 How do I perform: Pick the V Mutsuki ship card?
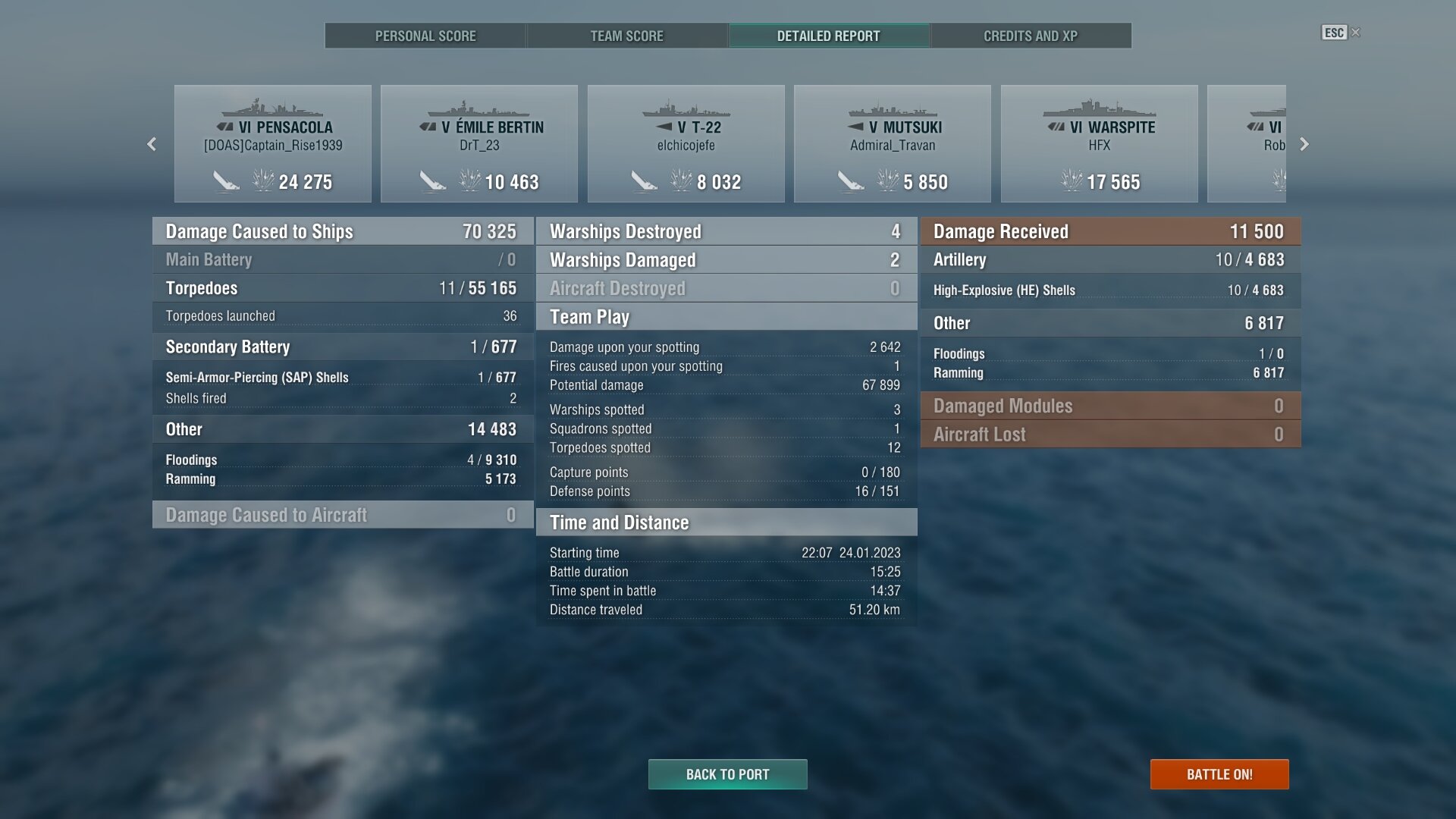click(893, 144)
